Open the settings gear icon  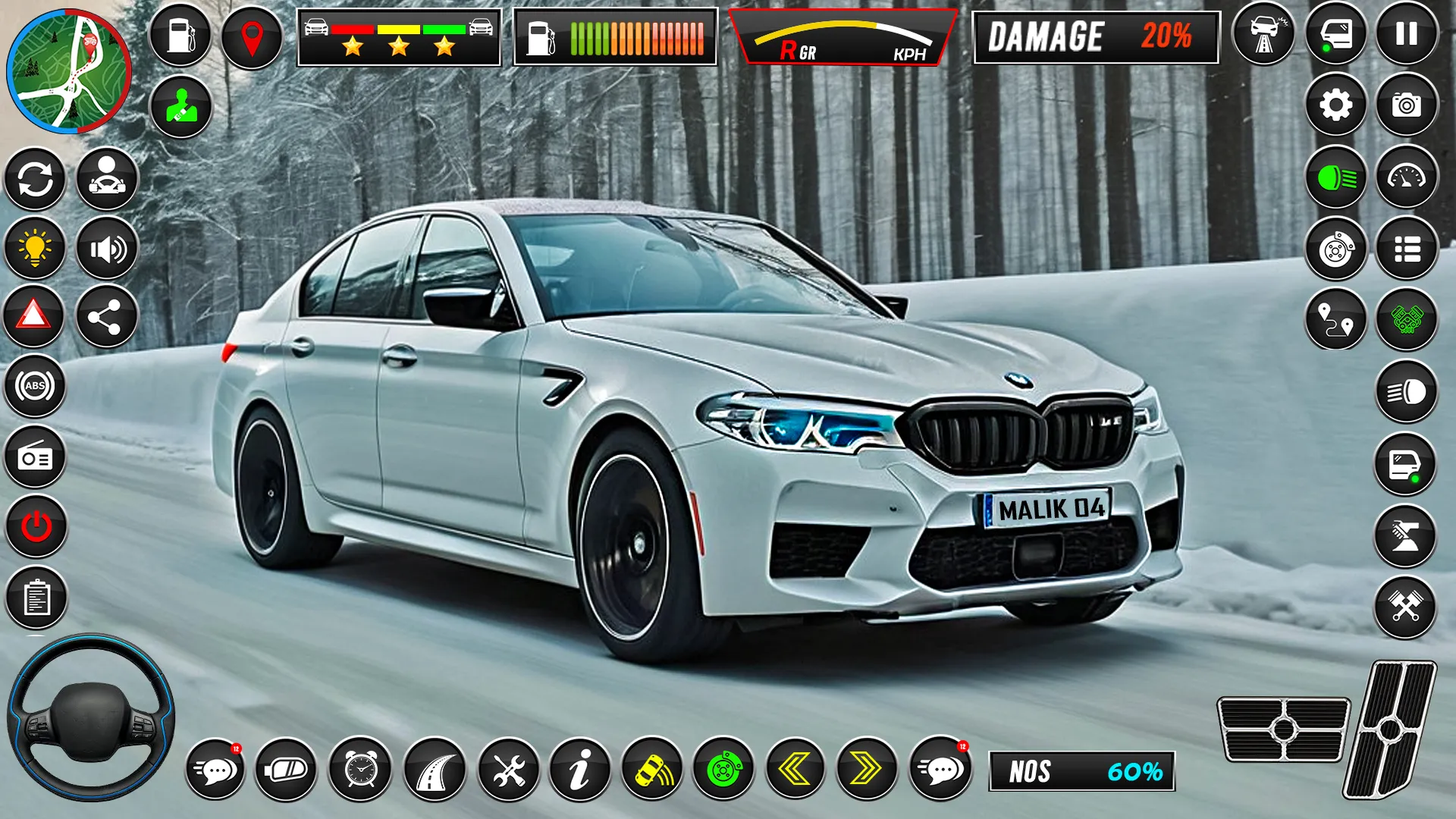1335,105
